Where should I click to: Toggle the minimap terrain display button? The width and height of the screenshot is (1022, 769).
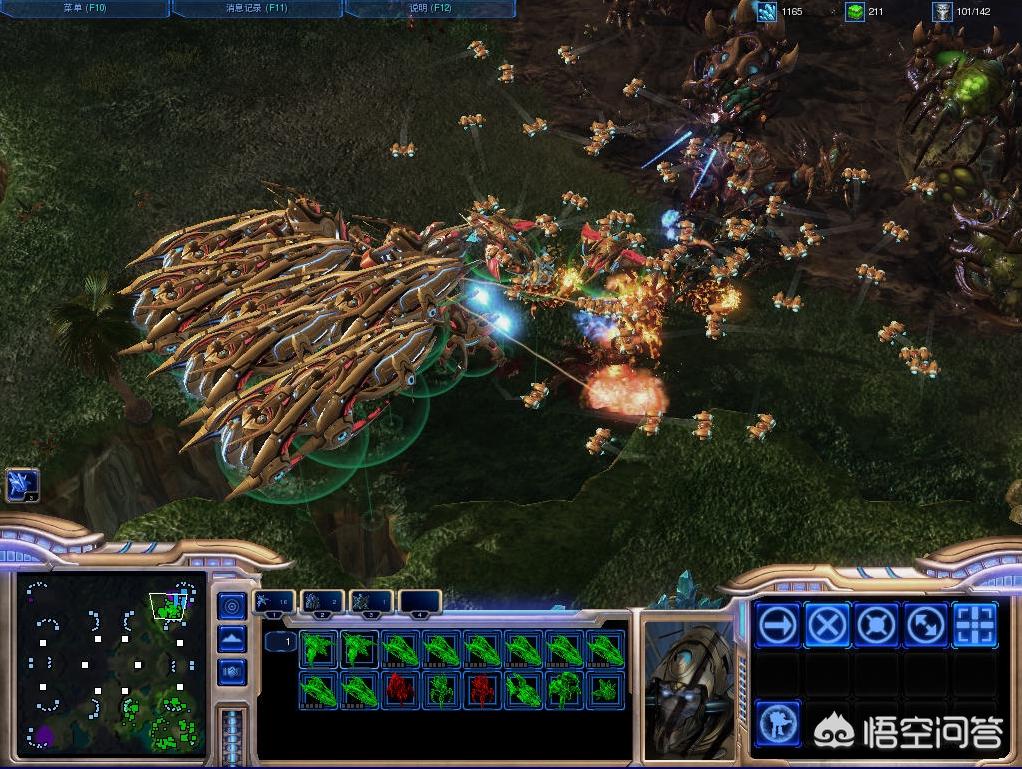[x=232, y=638]
